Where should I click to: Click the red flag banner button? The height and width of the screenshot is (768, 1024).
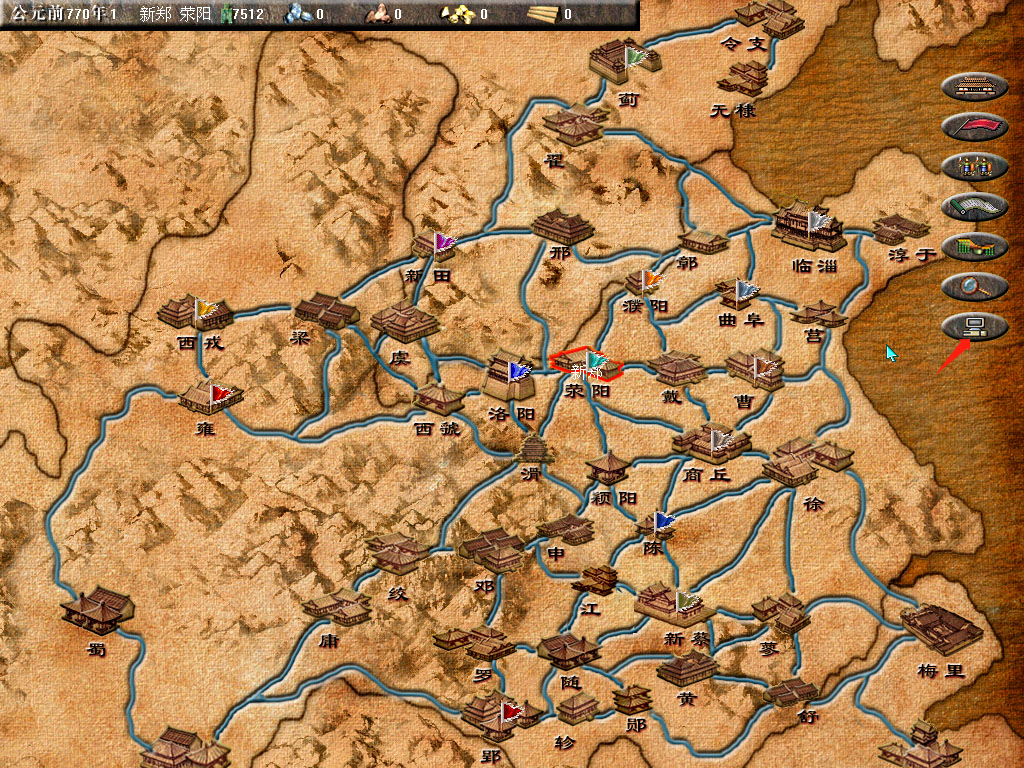(x=974, y=126)
